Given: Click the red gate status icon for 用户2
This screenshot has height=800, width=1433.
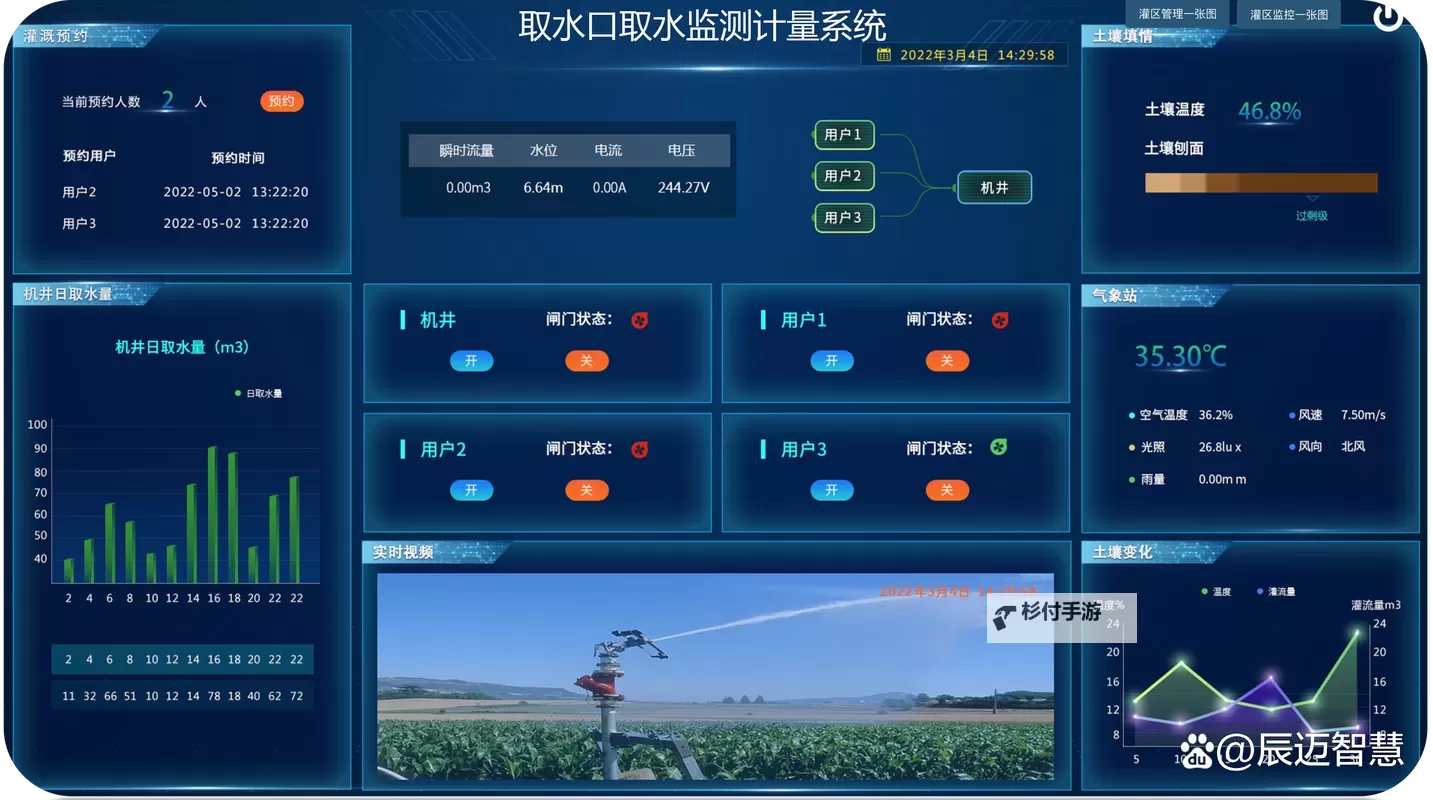Looking at the screenshot, I should coord(638,448).
